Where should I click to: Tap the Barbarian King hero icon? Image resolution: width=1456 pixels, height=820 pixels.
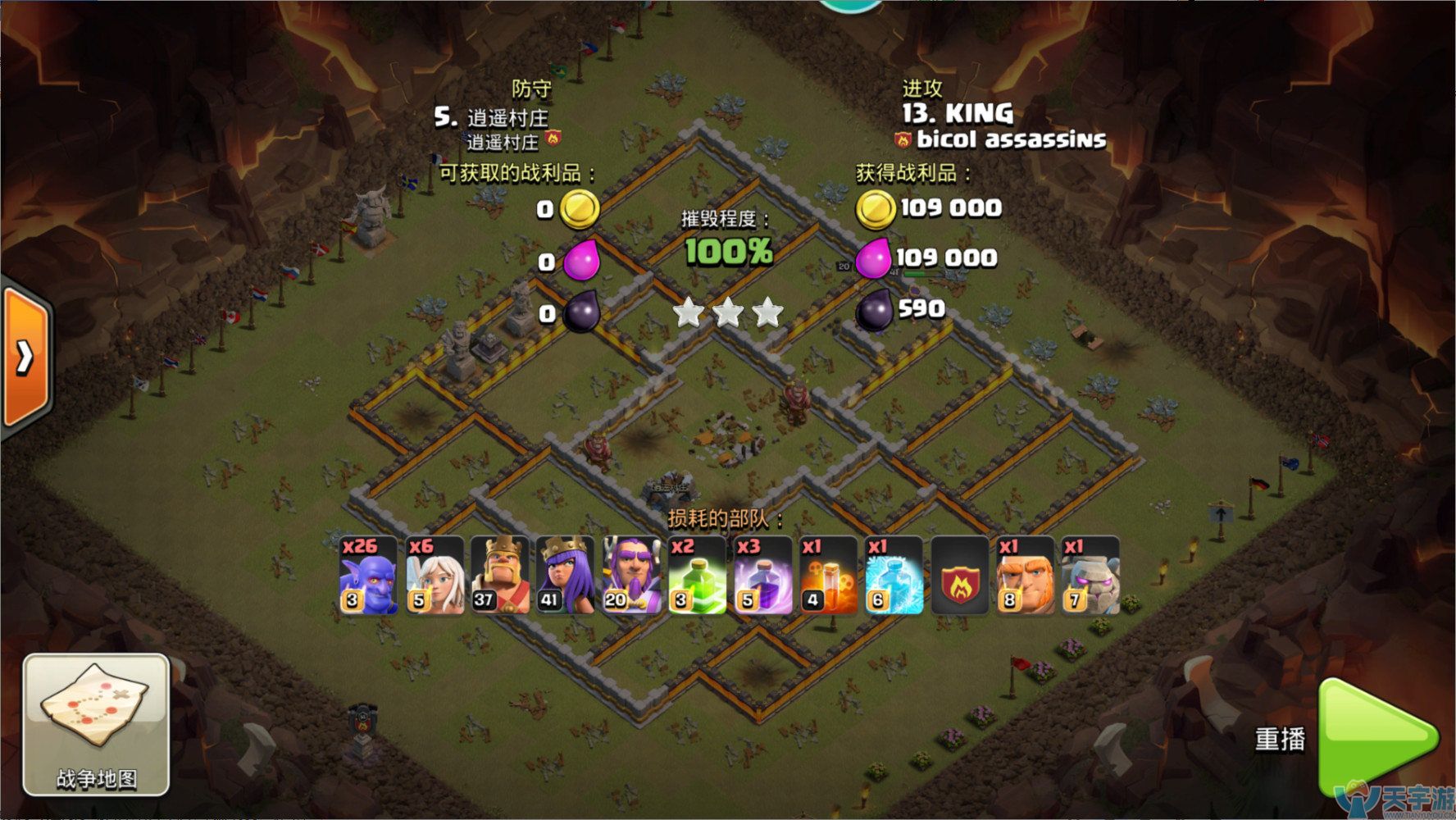coord(500,576)
